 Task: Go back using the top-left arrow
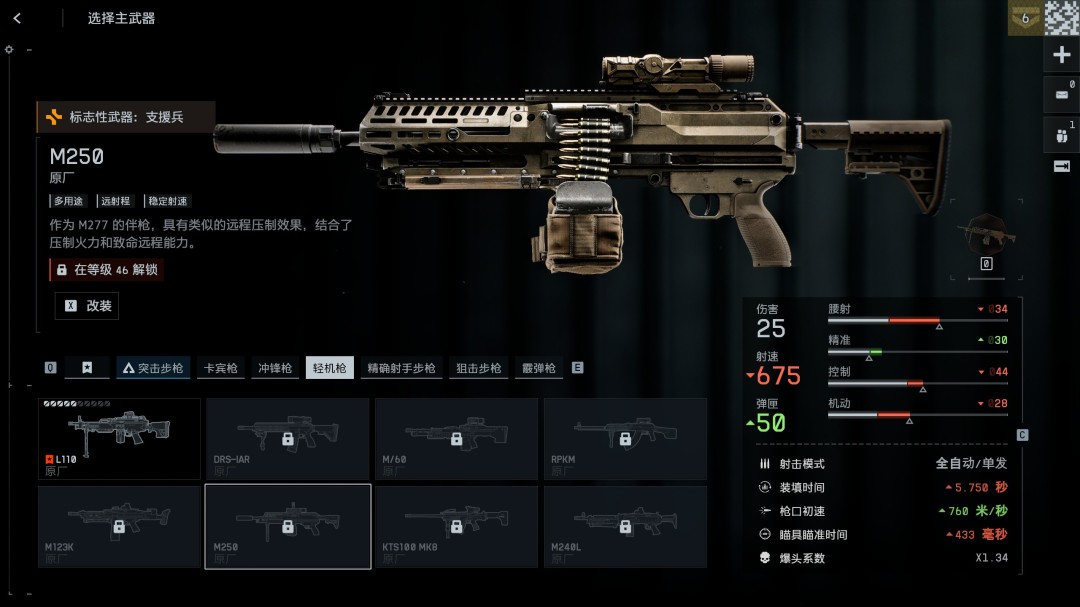(17, 18)
